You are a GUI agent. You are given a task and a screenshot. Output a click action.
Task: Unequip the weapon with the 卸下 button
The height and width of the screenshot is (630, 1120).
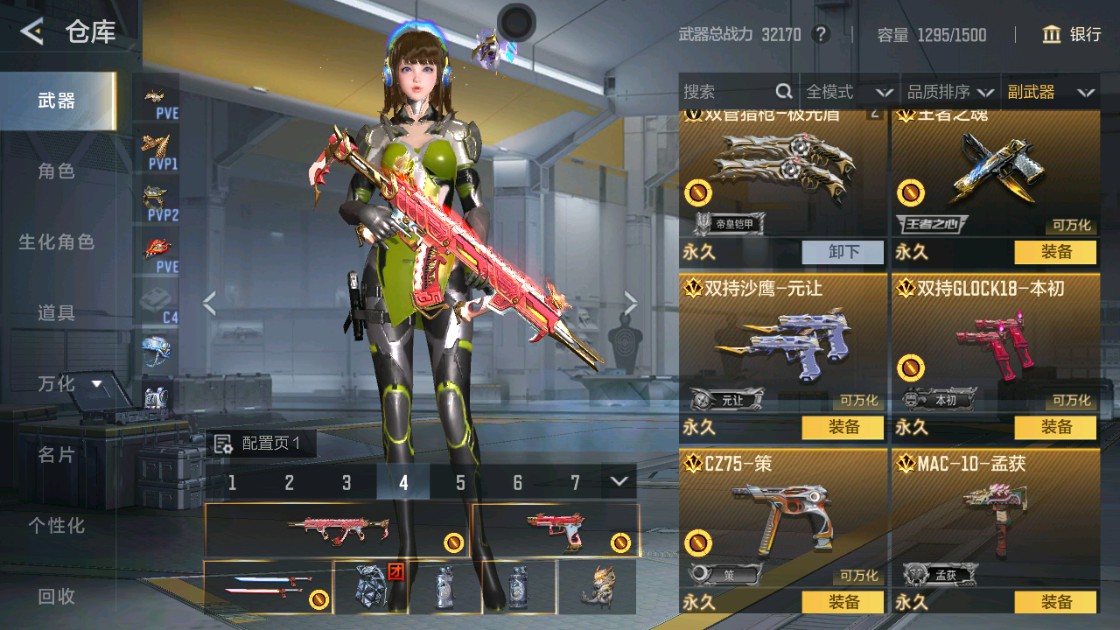[x=843, y=252]
